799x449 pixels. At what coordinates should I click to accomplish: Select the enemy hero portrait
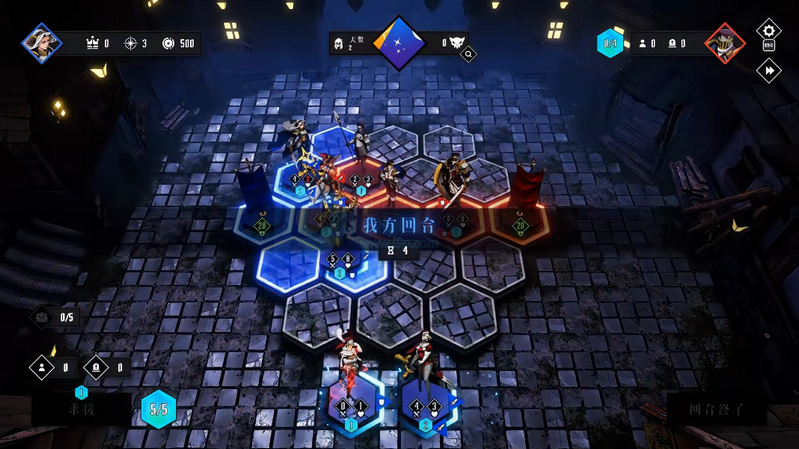tap(724, 43)
